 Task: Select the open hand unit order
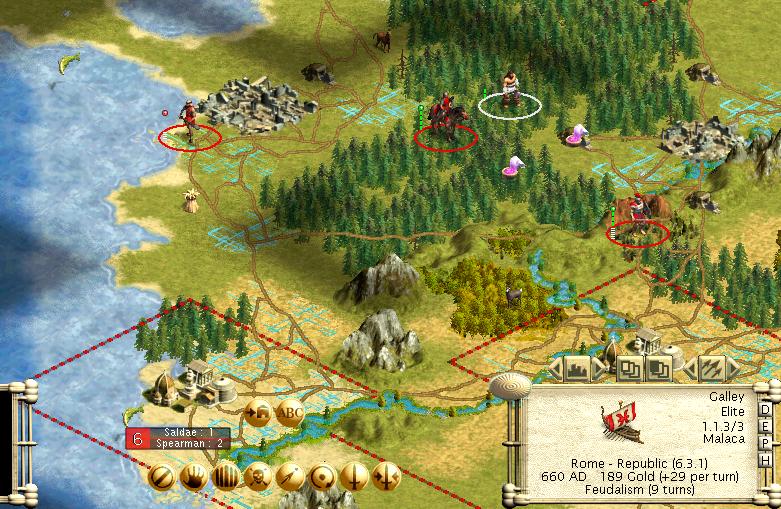tap(193, 476)
